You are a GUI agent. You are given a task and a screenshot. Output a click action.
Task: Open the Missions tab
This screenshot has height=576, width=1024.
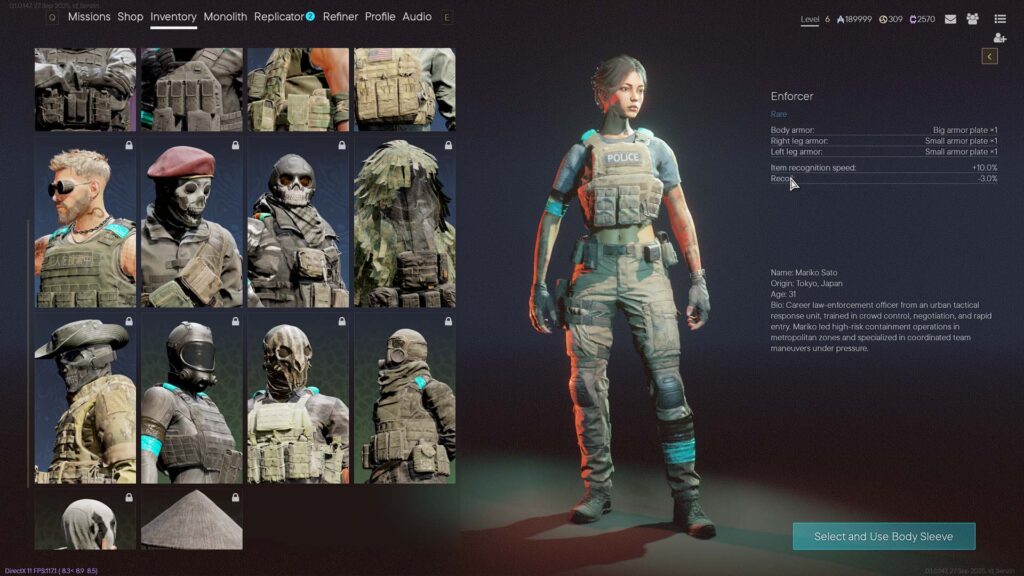pos(89,17)
